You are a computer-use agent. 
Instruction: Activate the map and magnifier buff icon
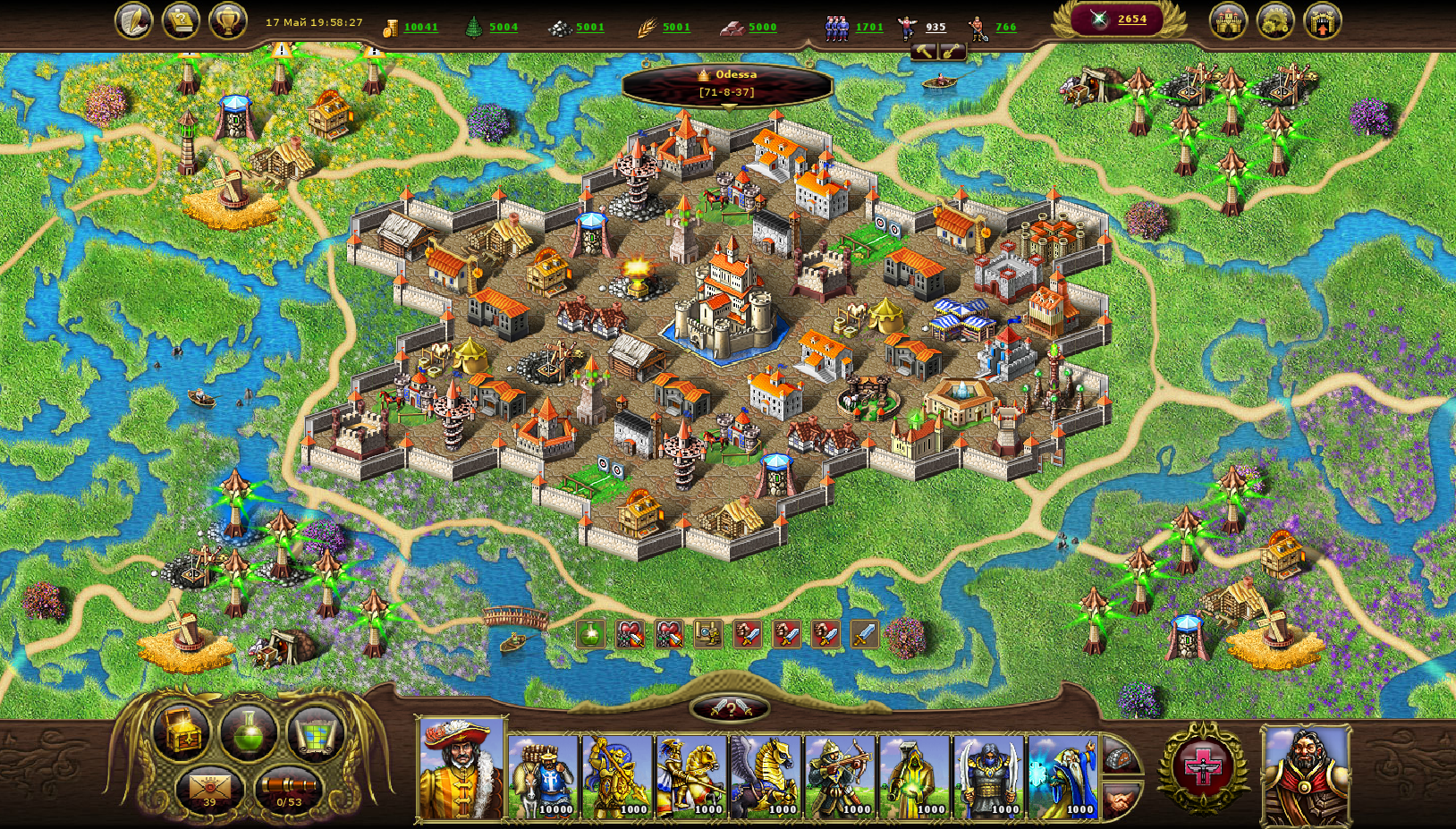pos(708,634)
